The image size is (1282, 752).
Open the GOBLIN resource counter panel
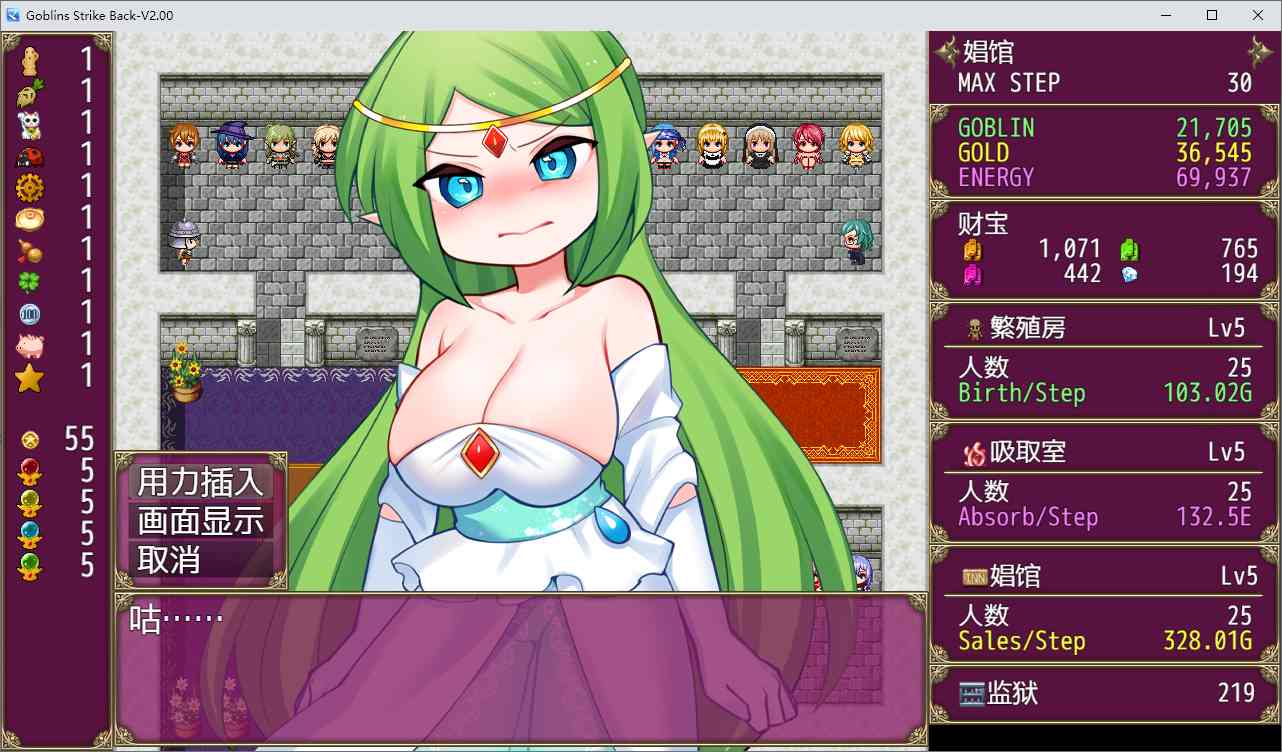tap(1100, 128)
